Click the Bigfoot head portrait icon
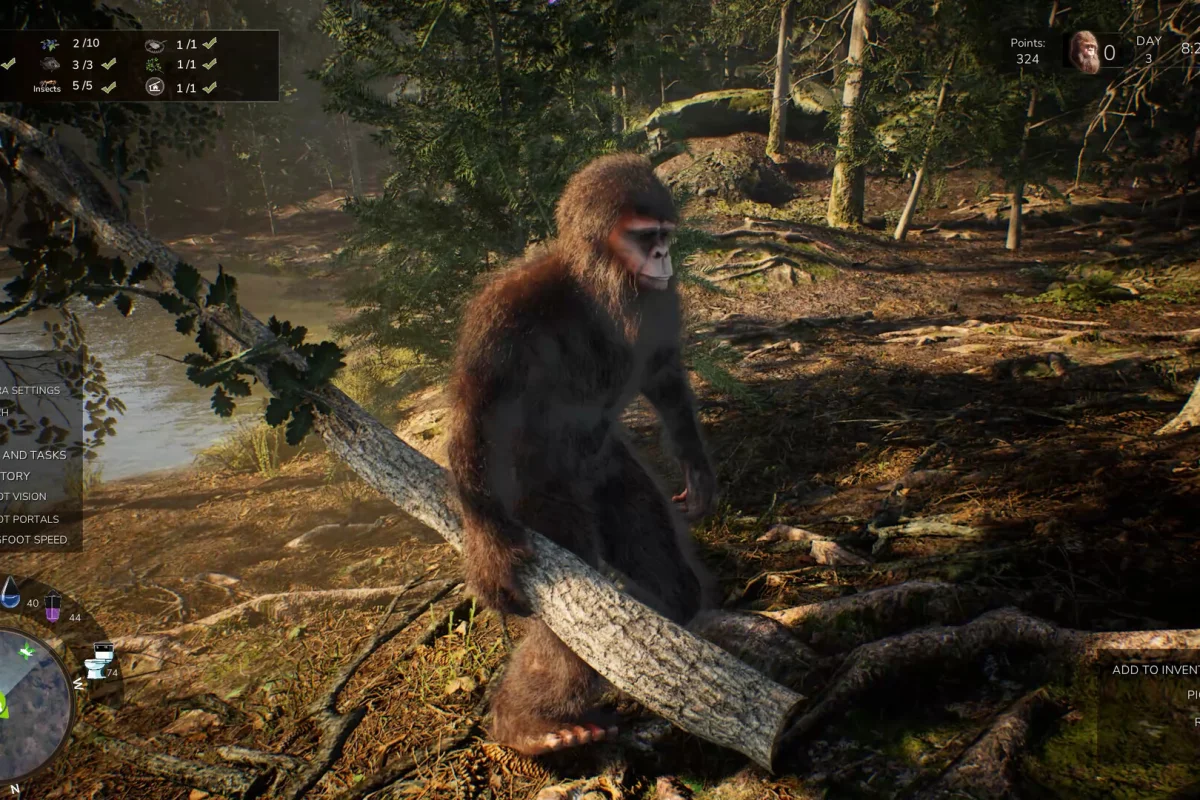The width and height of the screenshot is (1200, 800). (x=1083, y=52)
